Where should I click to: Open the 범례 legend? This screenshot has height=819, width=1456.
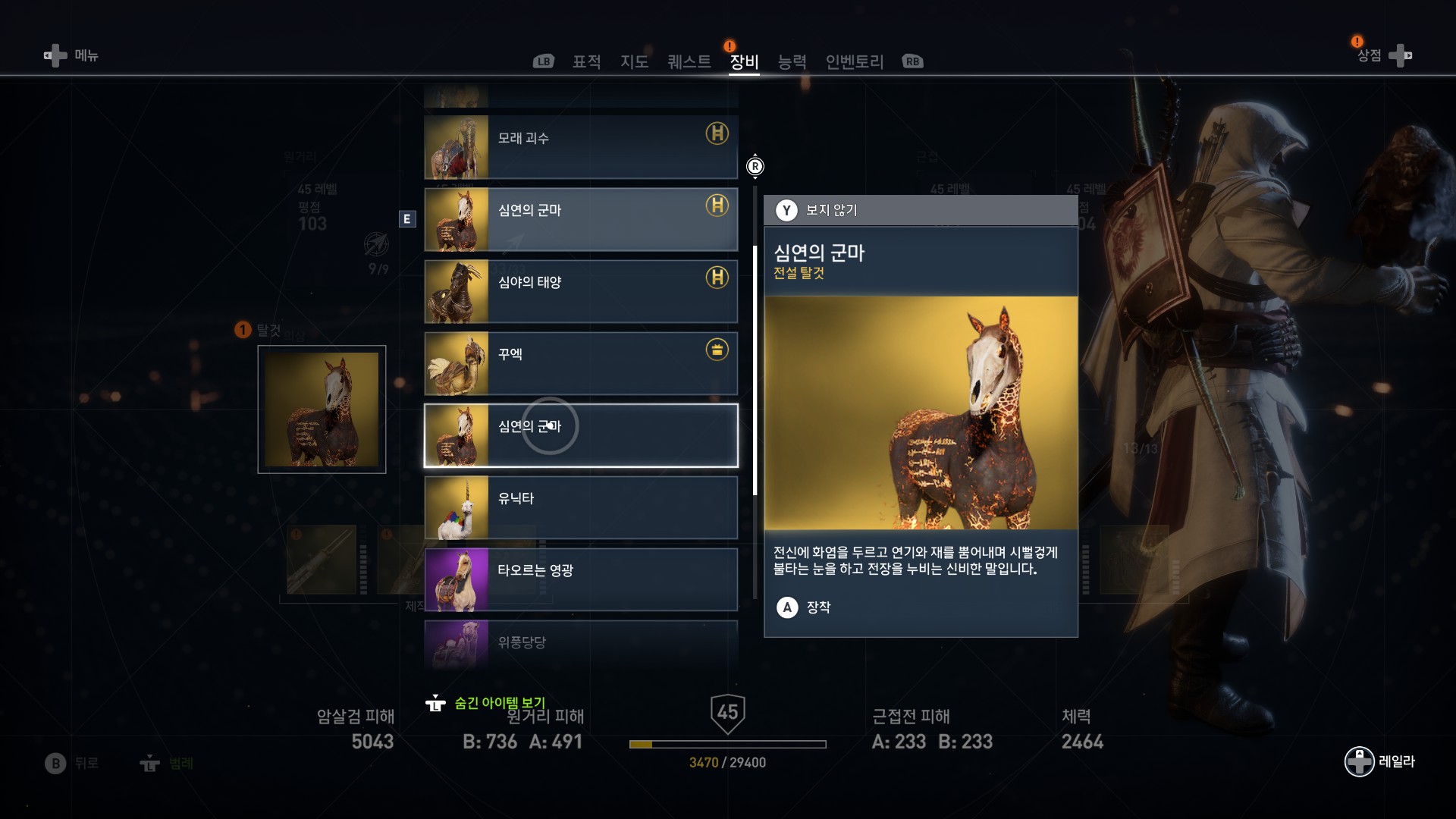[x=168, y=763]
